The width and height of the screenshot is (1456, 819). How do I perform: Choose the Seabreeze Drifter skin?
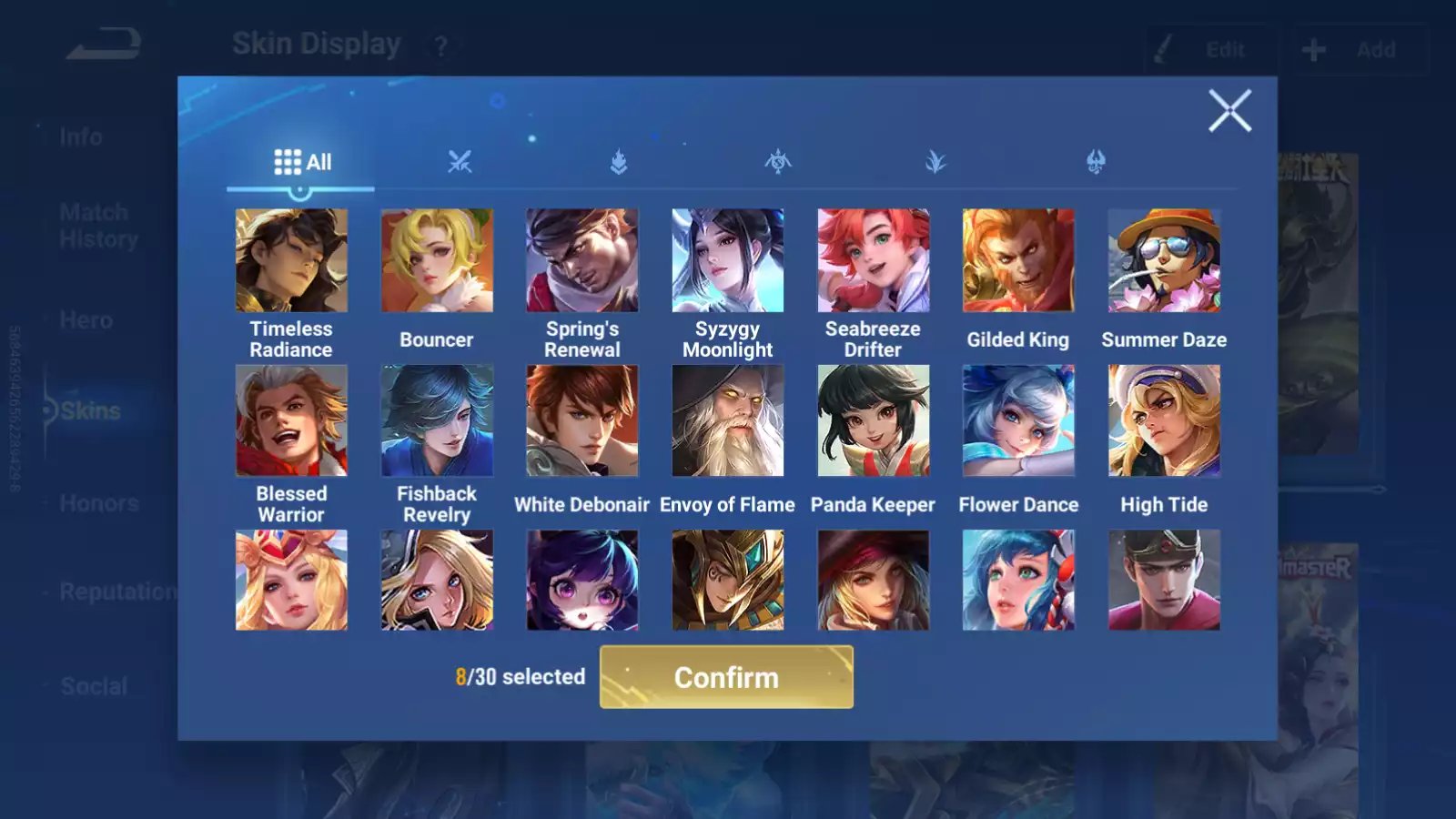pos(874,261)
